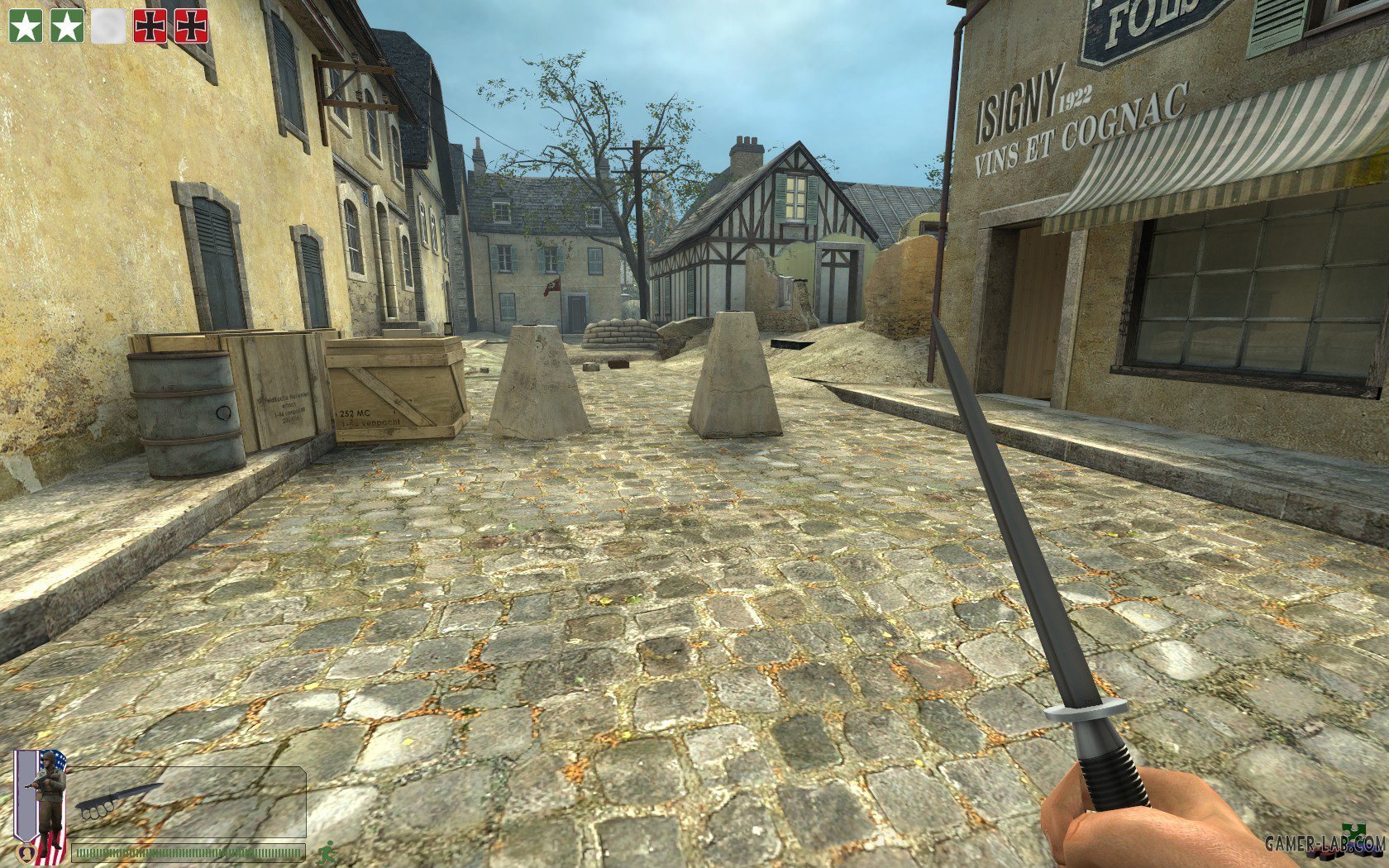Click the green running man sprint icon

click(x=327, y=851)
